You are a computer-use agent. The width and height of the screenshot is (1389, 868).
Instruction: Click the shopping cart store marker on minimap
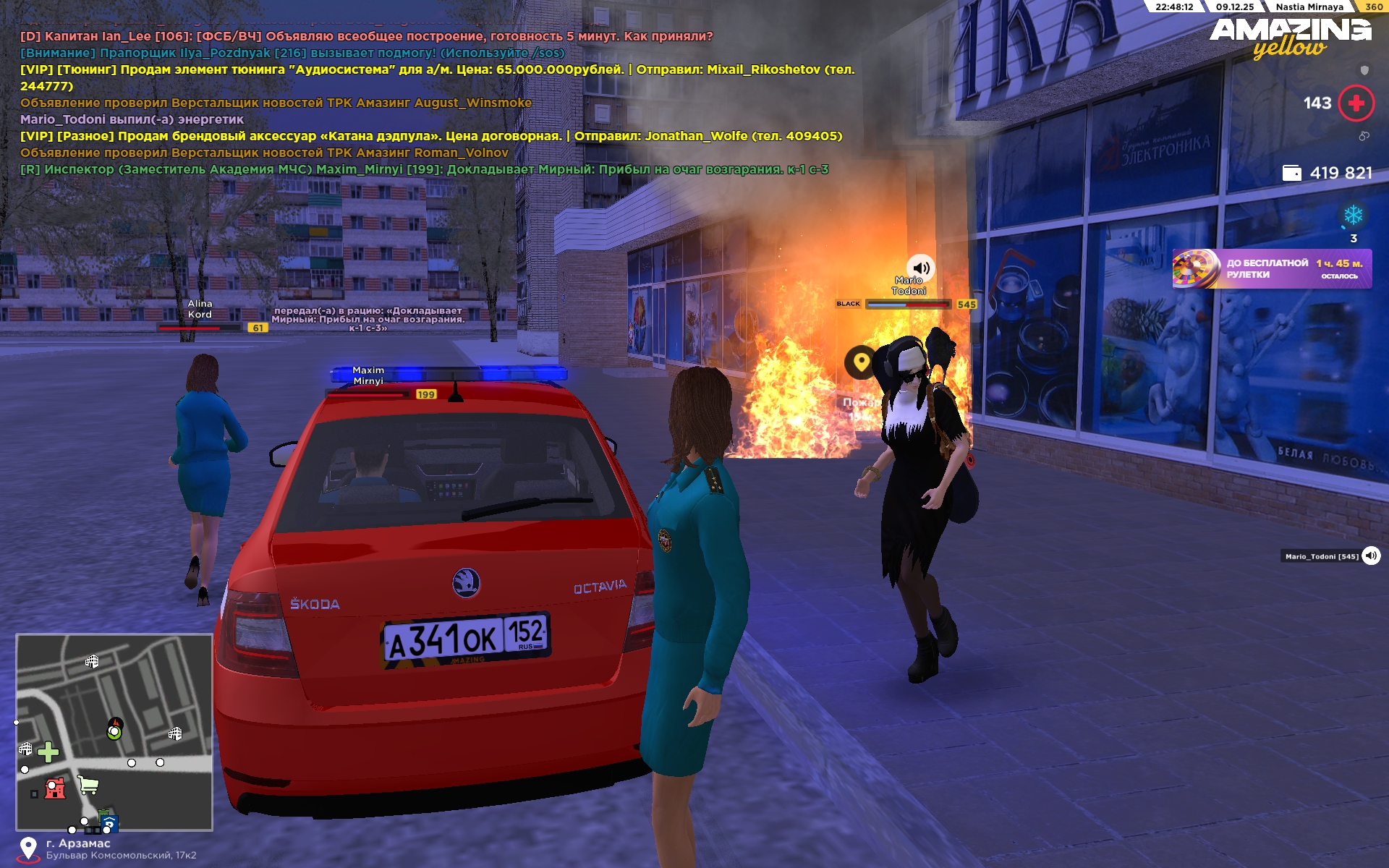tap(88, 784)
